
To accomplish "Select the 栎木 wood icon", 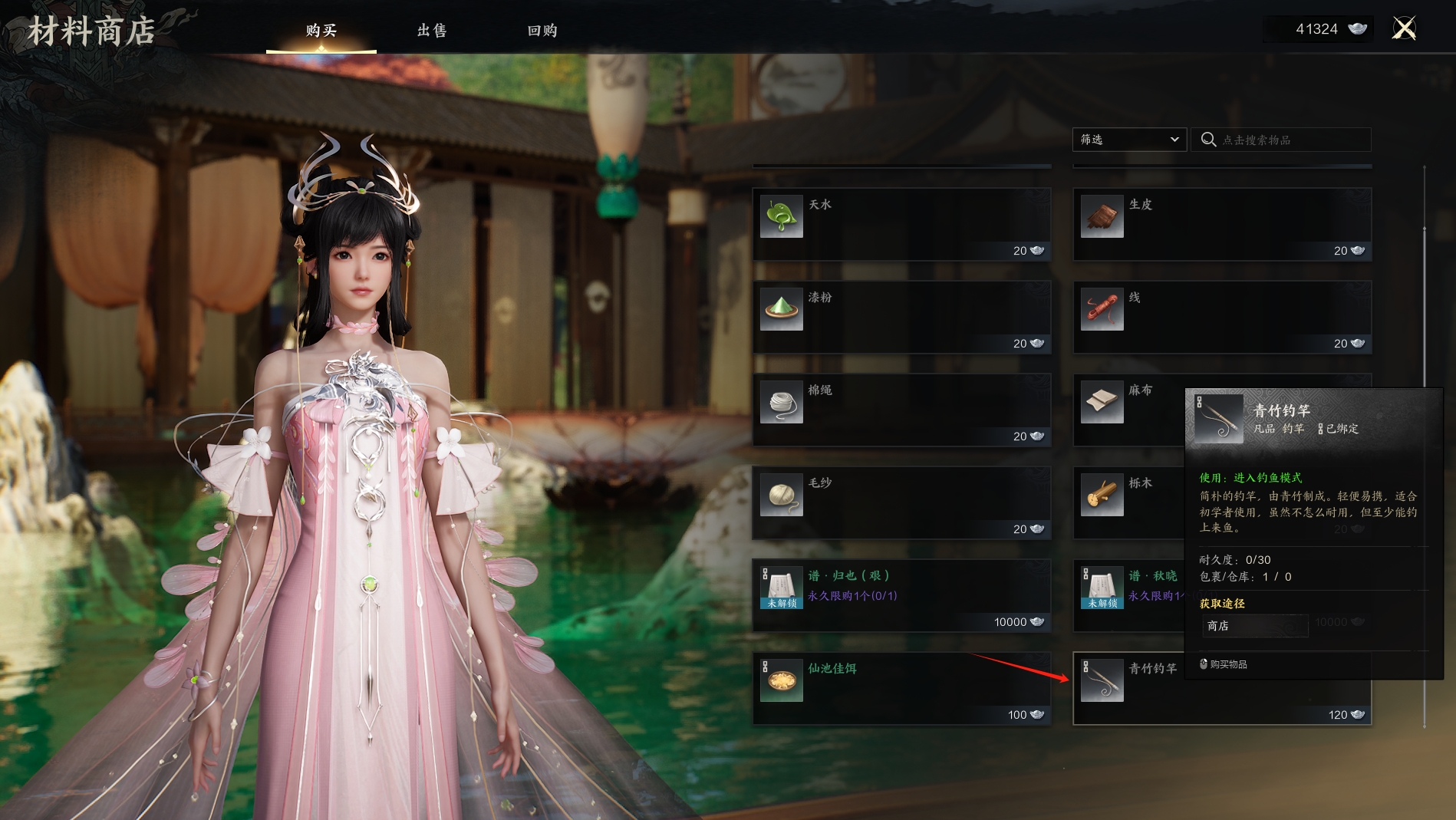I will 1102,495.
